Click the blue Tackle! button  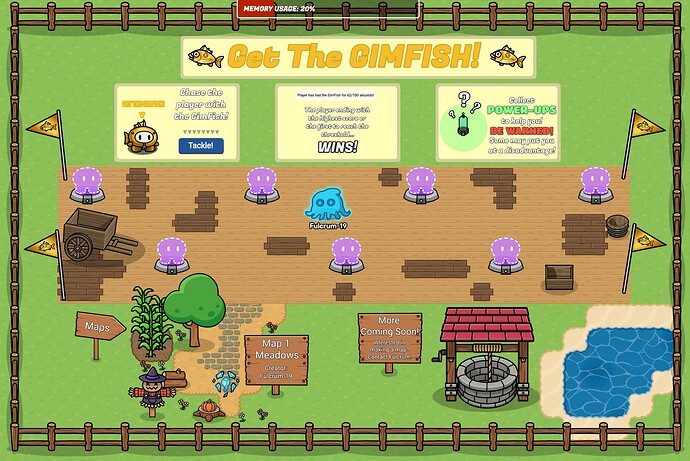point(200,146)
